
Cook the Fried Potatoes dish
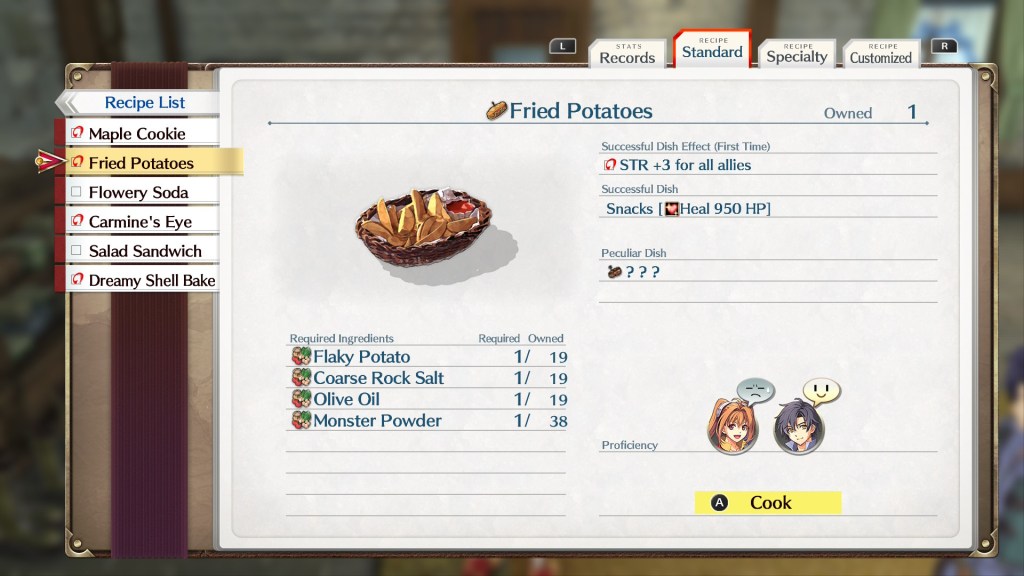point(768,503)
